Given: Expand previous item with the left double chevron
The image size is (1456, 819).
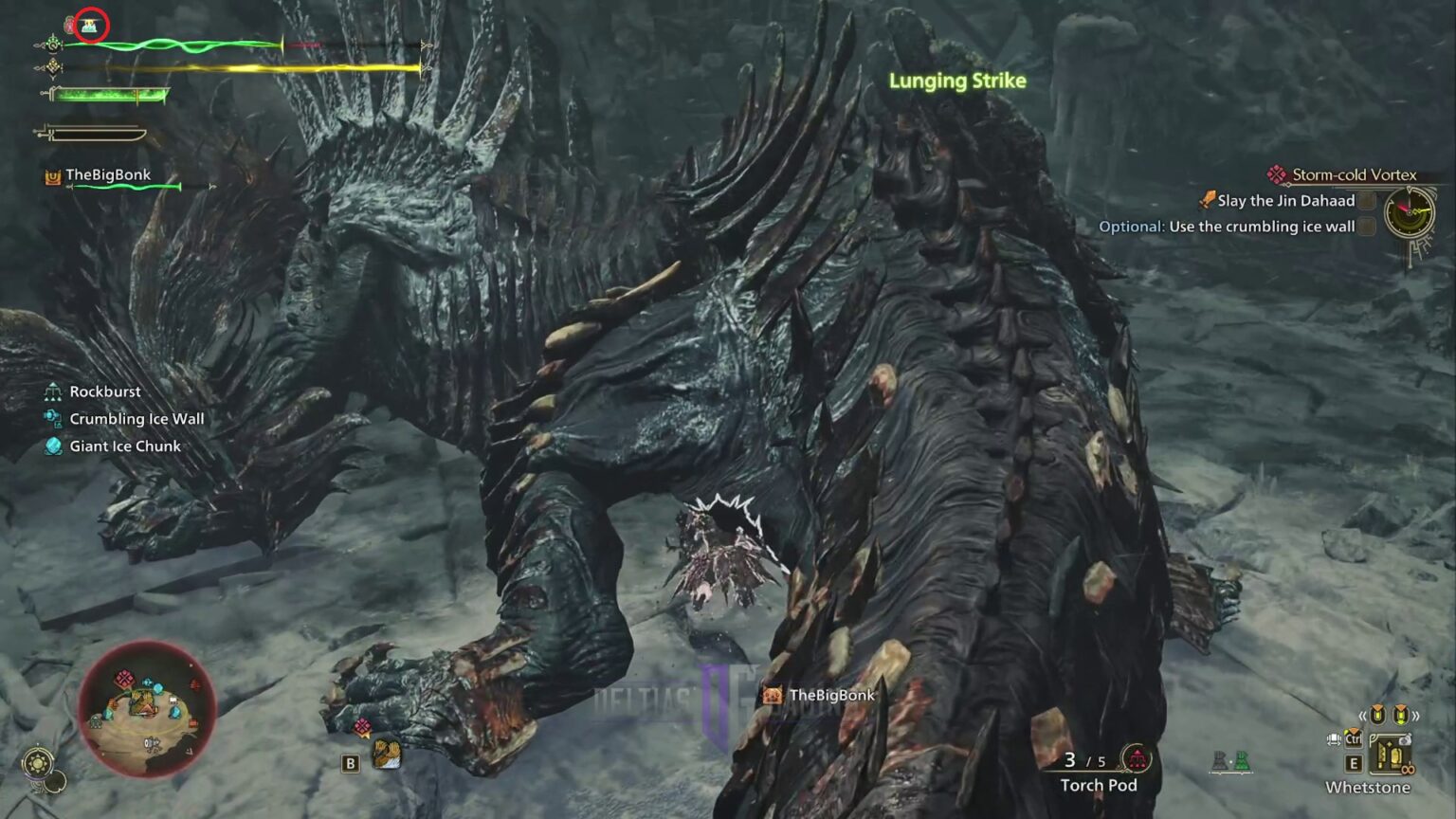Looking at the screenshot, I should coord(1363,716).
